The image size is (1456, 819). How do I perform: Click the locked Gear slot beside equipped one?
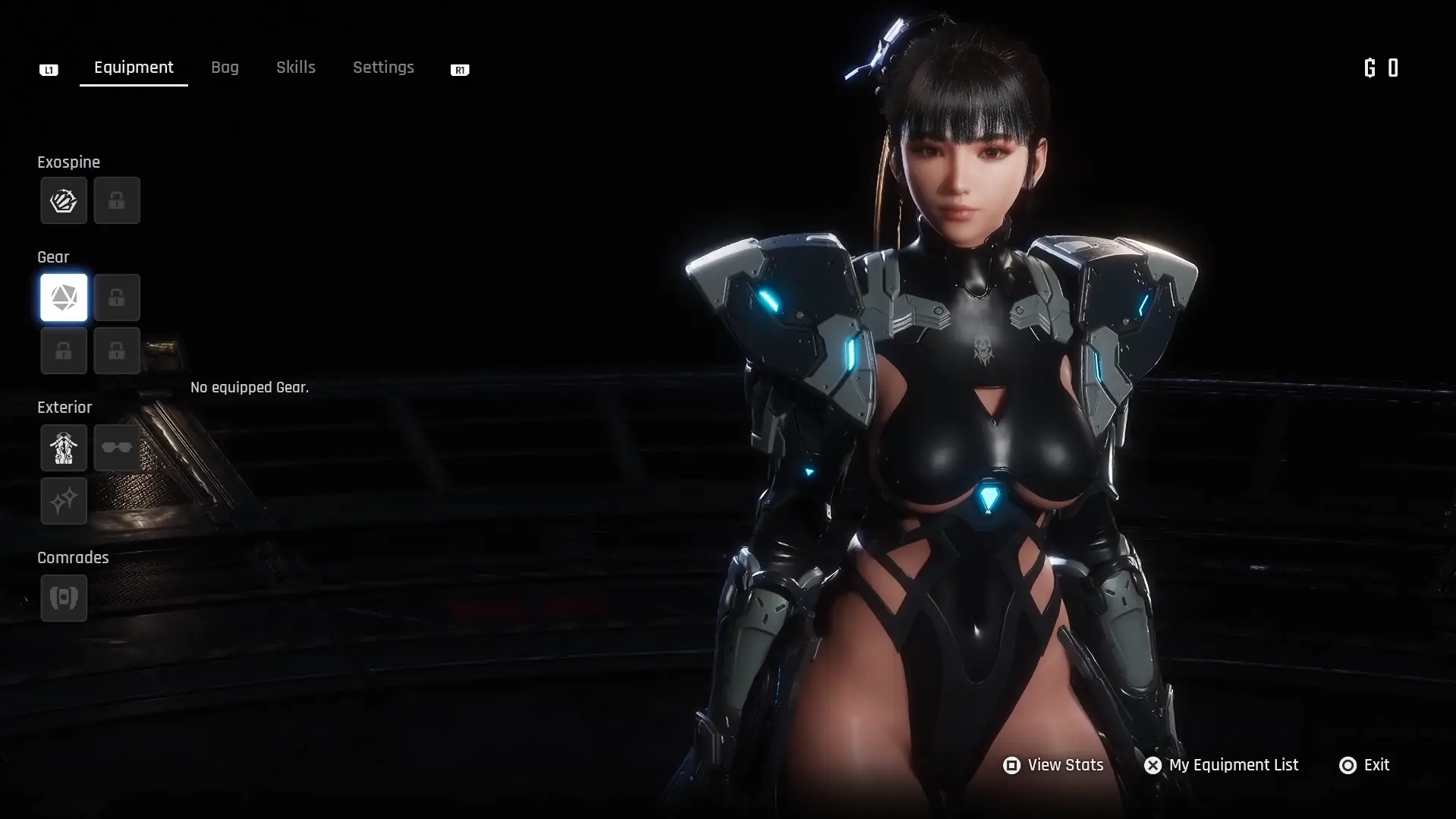coord(117,298)
